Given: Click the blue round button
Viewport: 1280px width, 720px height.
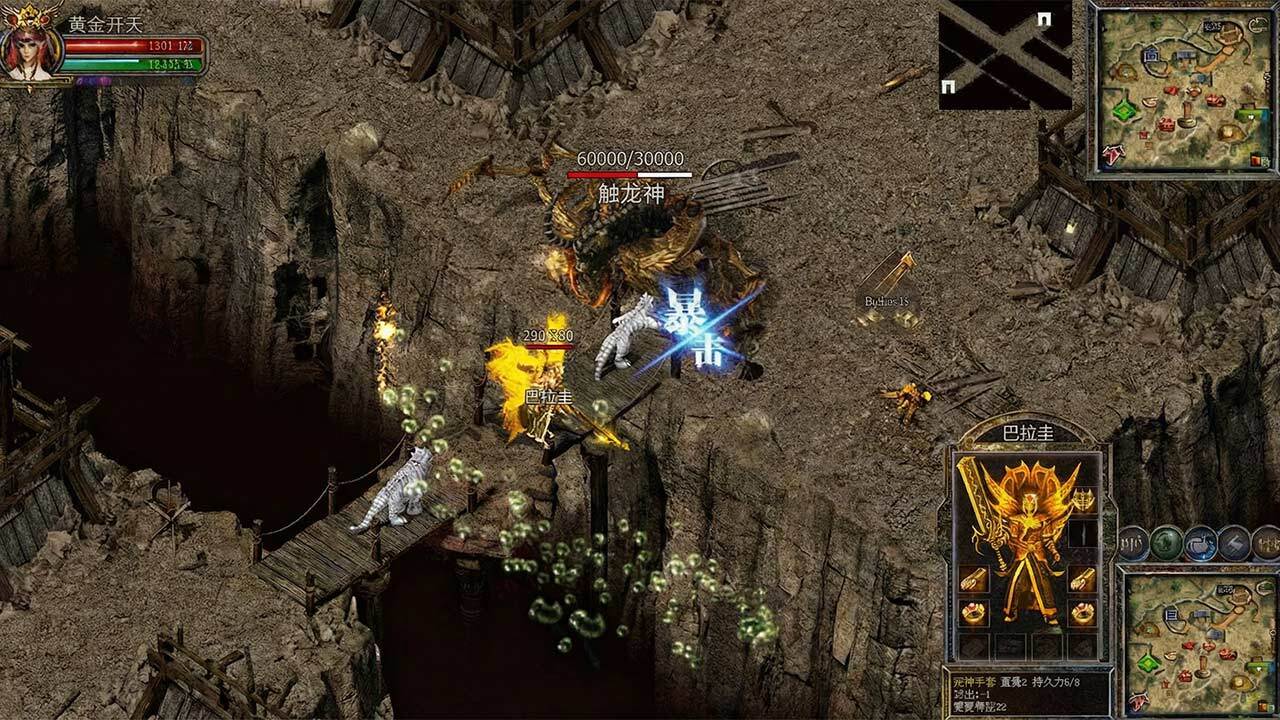Looking at the screenshot, I should (x=1200, y=543).
